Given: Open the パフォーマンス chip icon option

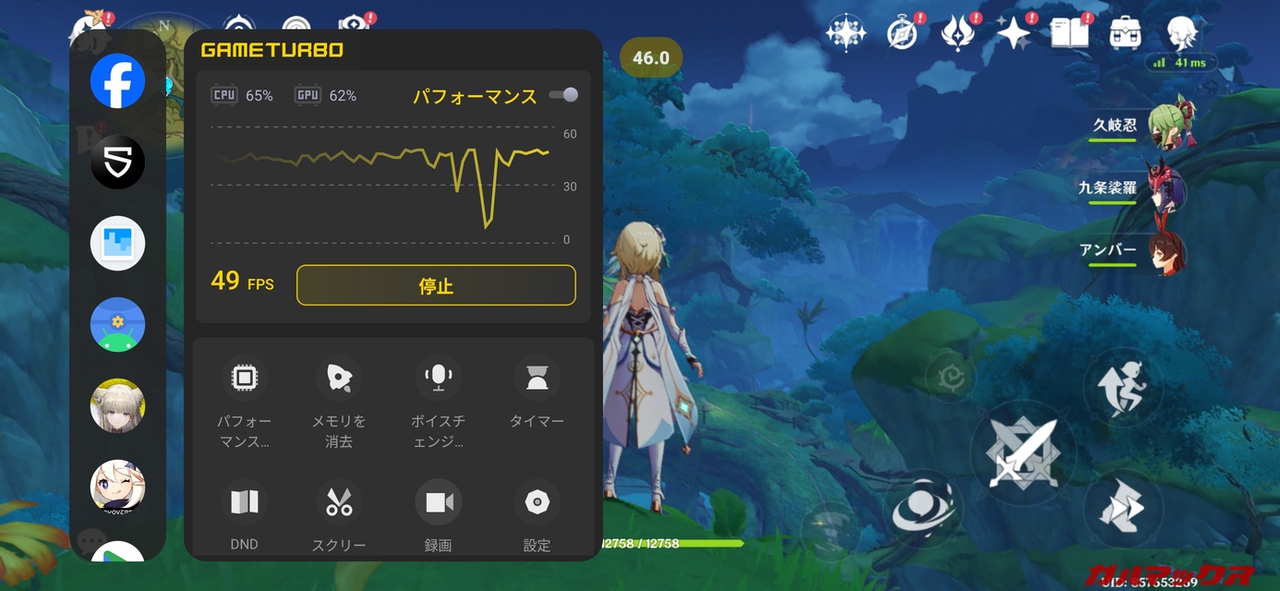Looking at the screenshot, I should pos(244,378).
